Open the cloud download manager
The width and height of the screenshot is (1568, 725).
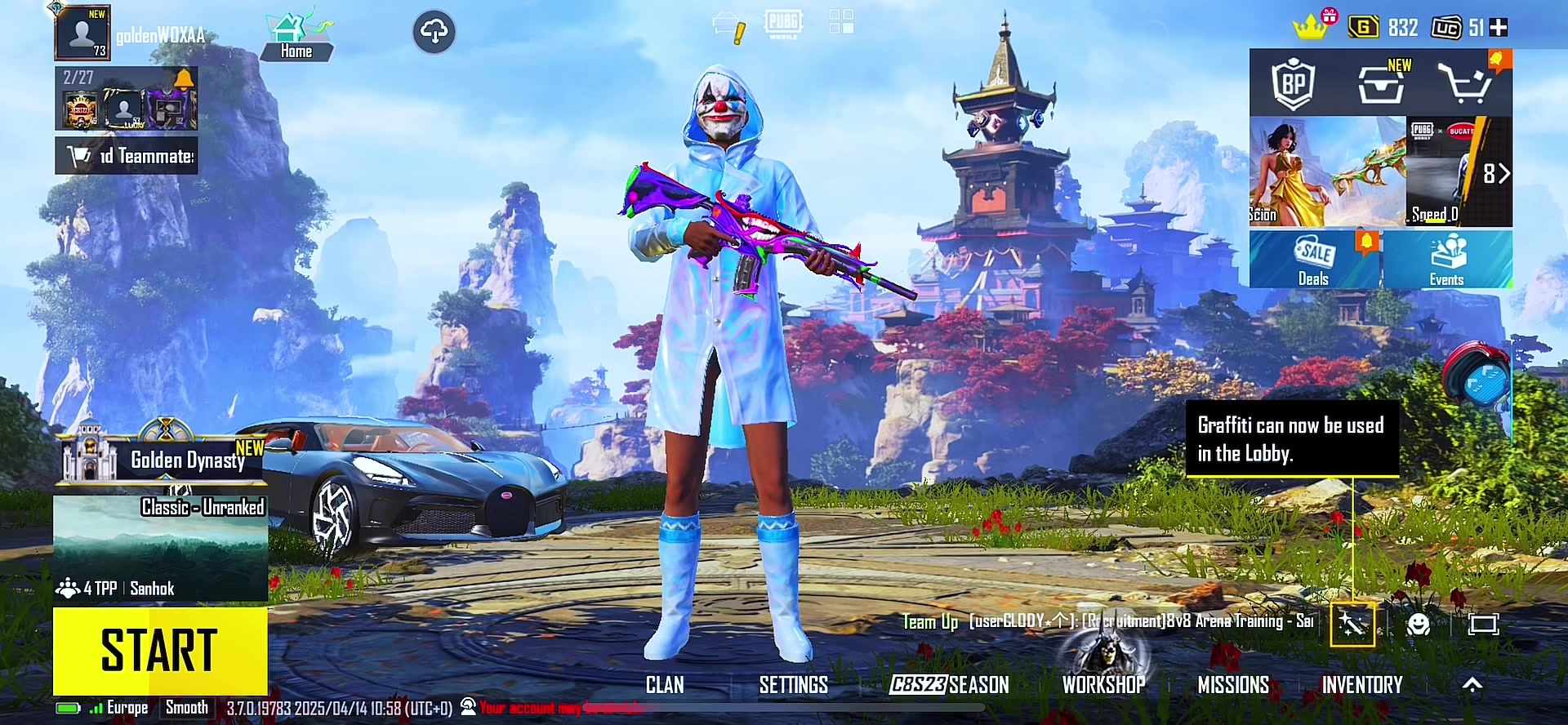click(x=434, y=33)
